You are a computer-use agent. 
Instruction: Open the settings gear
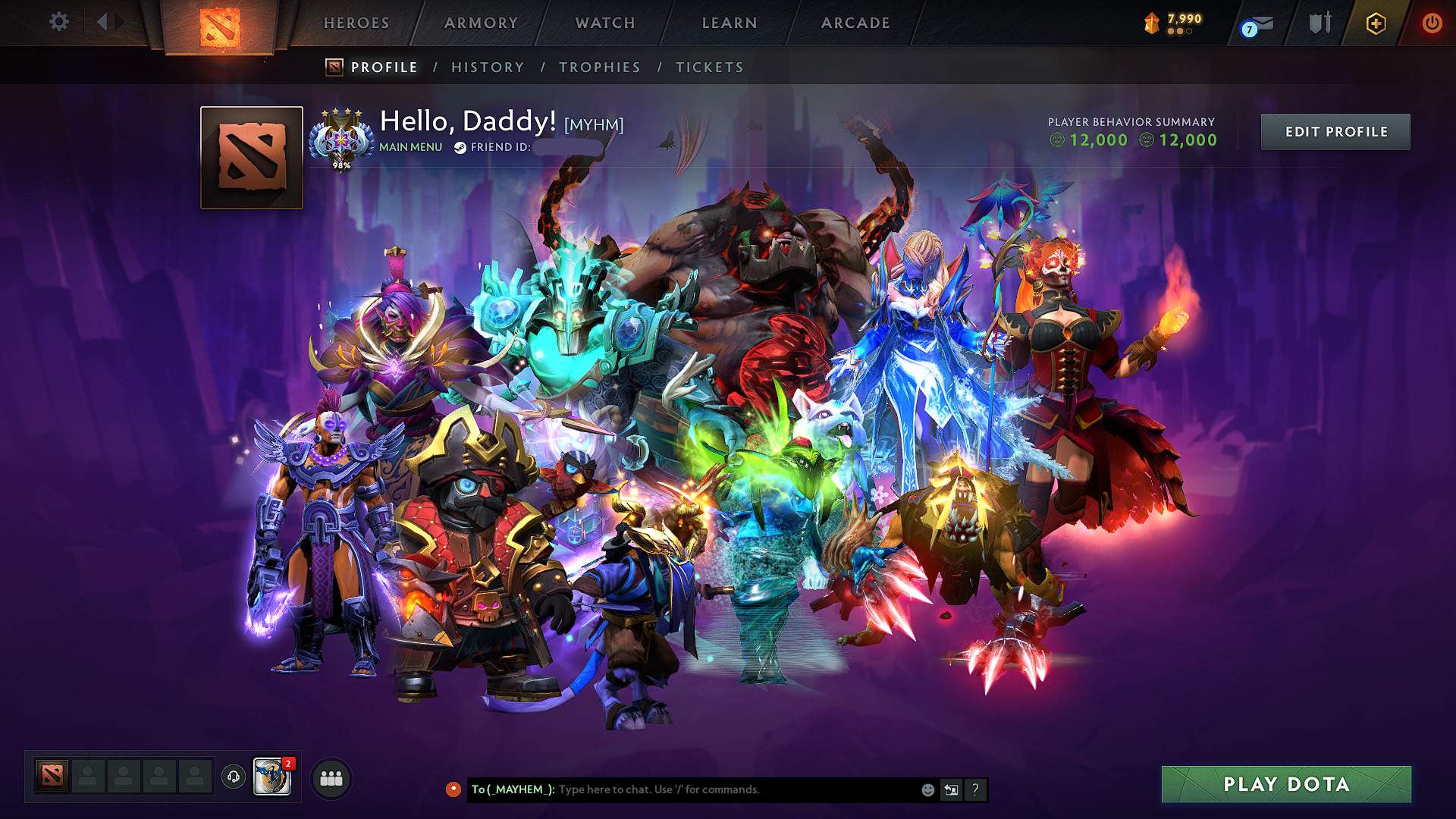pyautogui.click(x=58, y=23)
